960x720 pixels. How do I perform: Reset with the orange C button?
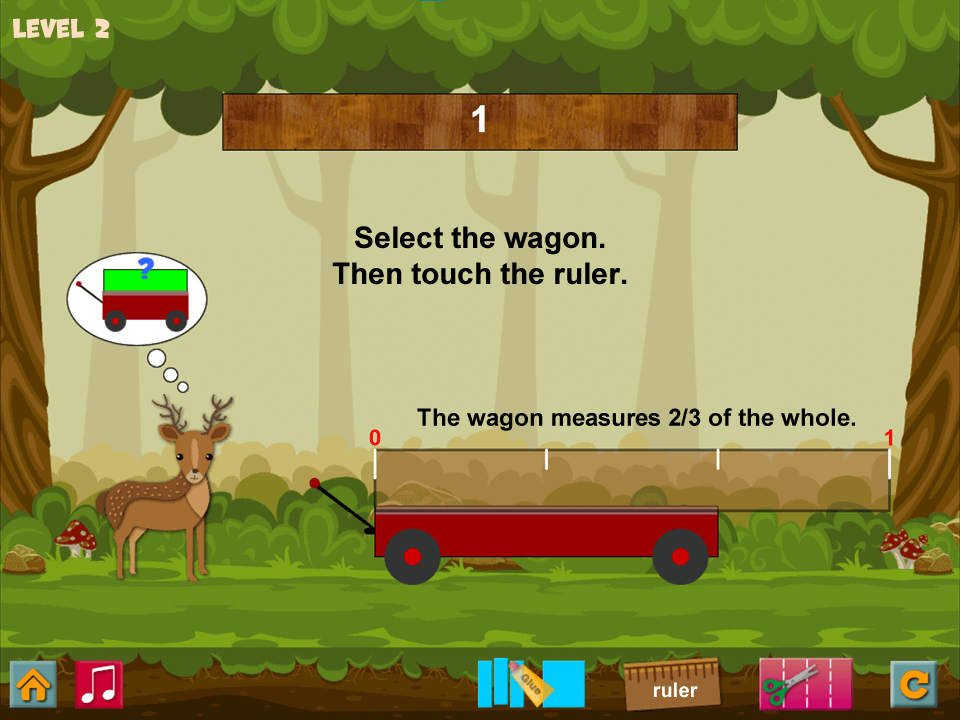click(x=913, y=685)
